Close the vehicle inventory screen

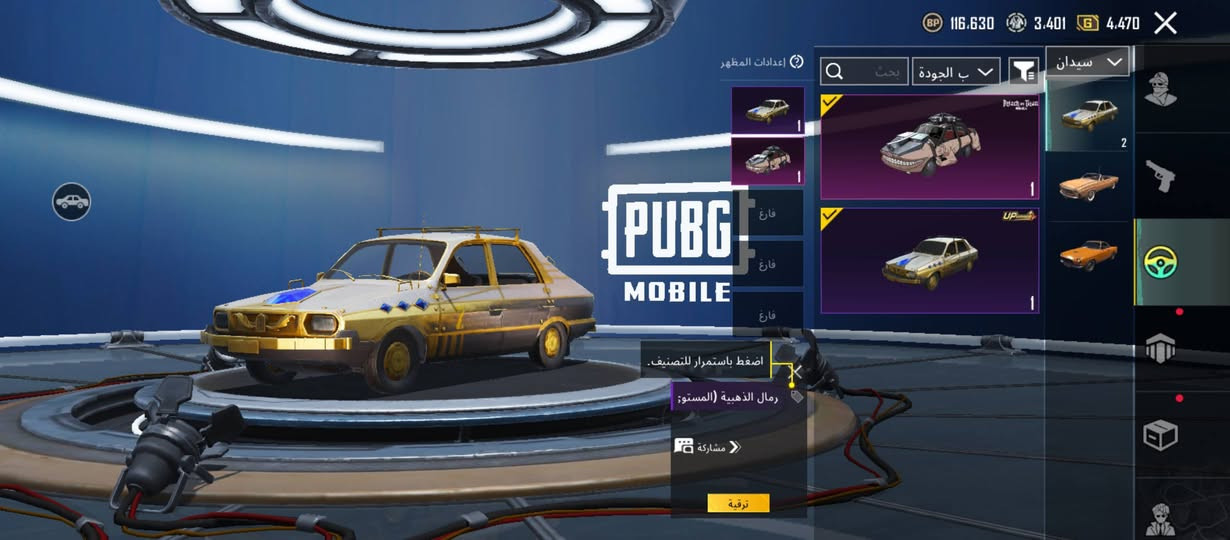tap(1165, 23)
